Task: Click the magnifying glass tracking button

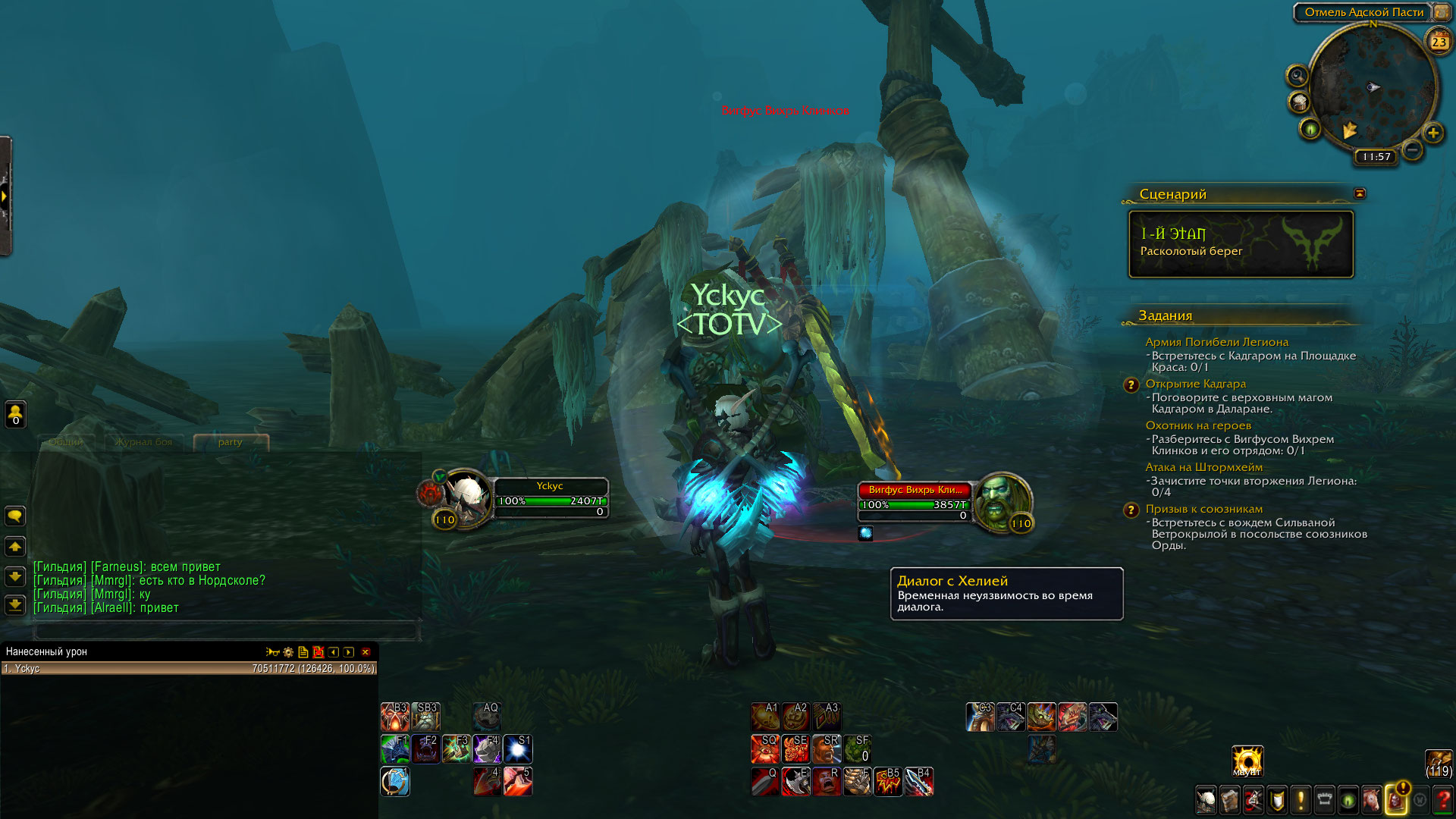Action: [1298, 76]
